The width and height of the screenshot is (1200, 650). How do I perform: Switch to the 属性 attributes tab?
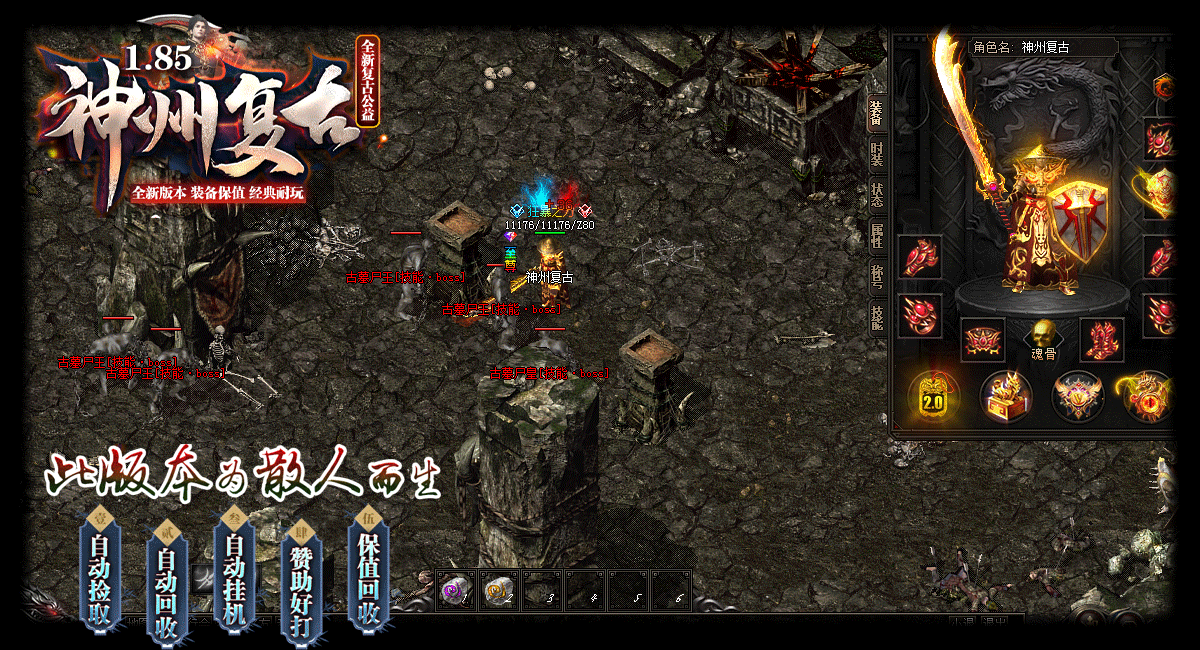coord(876,237)
